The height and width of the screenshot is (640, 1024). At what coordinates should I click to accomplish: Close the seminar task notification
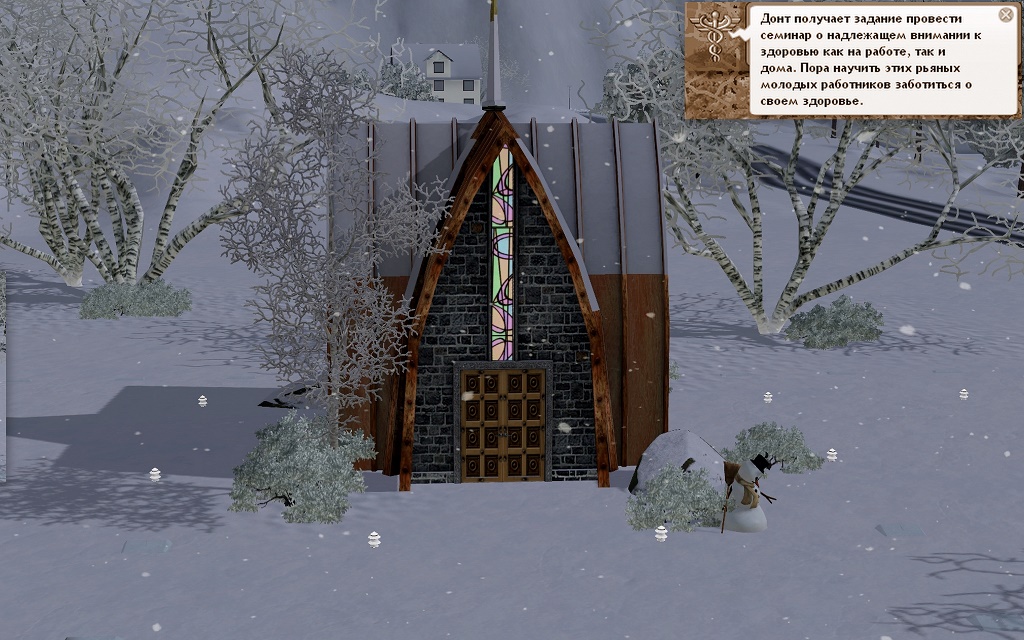click(x=1006, y=15)
